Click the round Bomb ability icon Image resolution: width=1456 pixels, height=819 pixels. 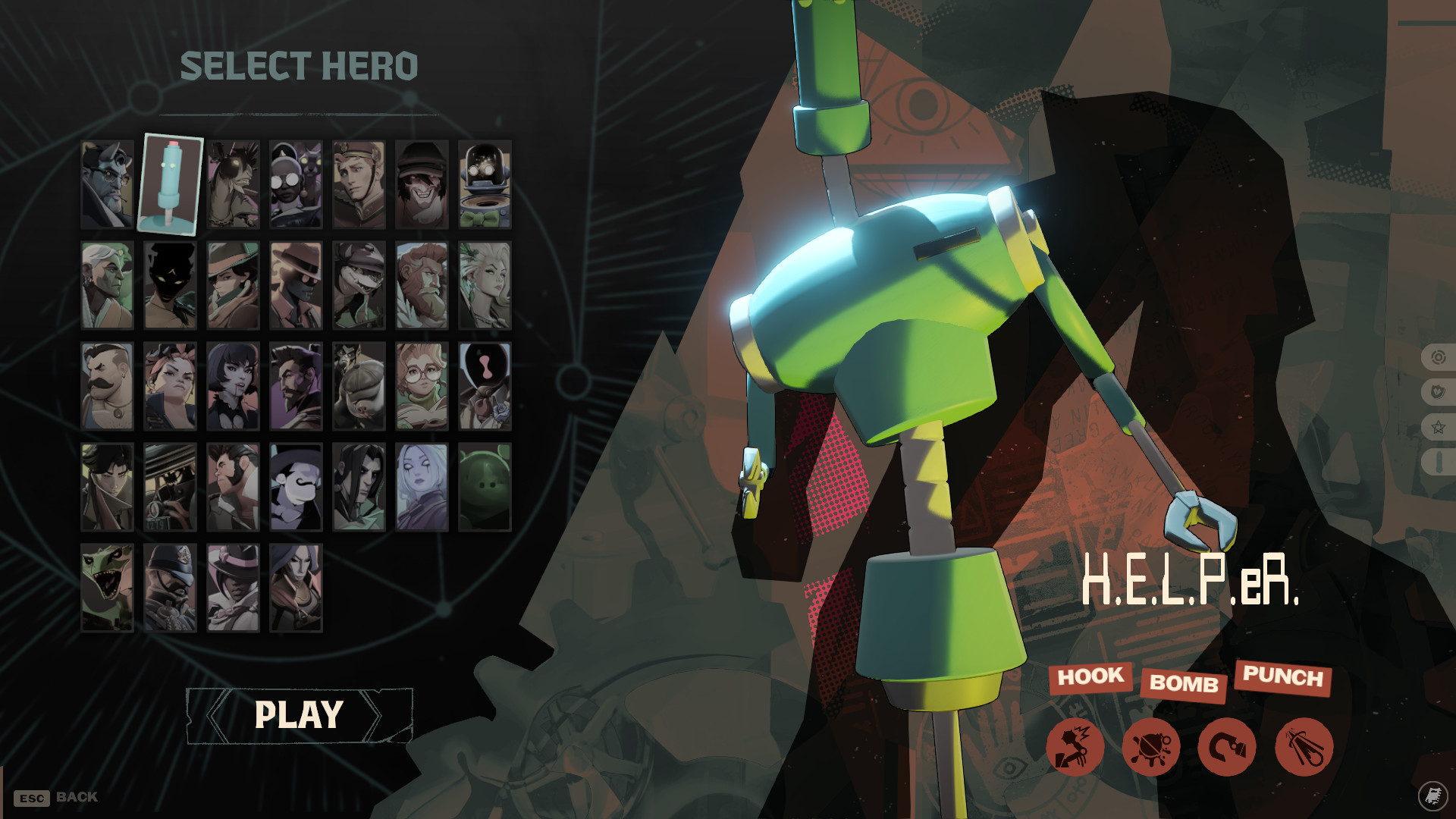click(x=1150, y=747)
